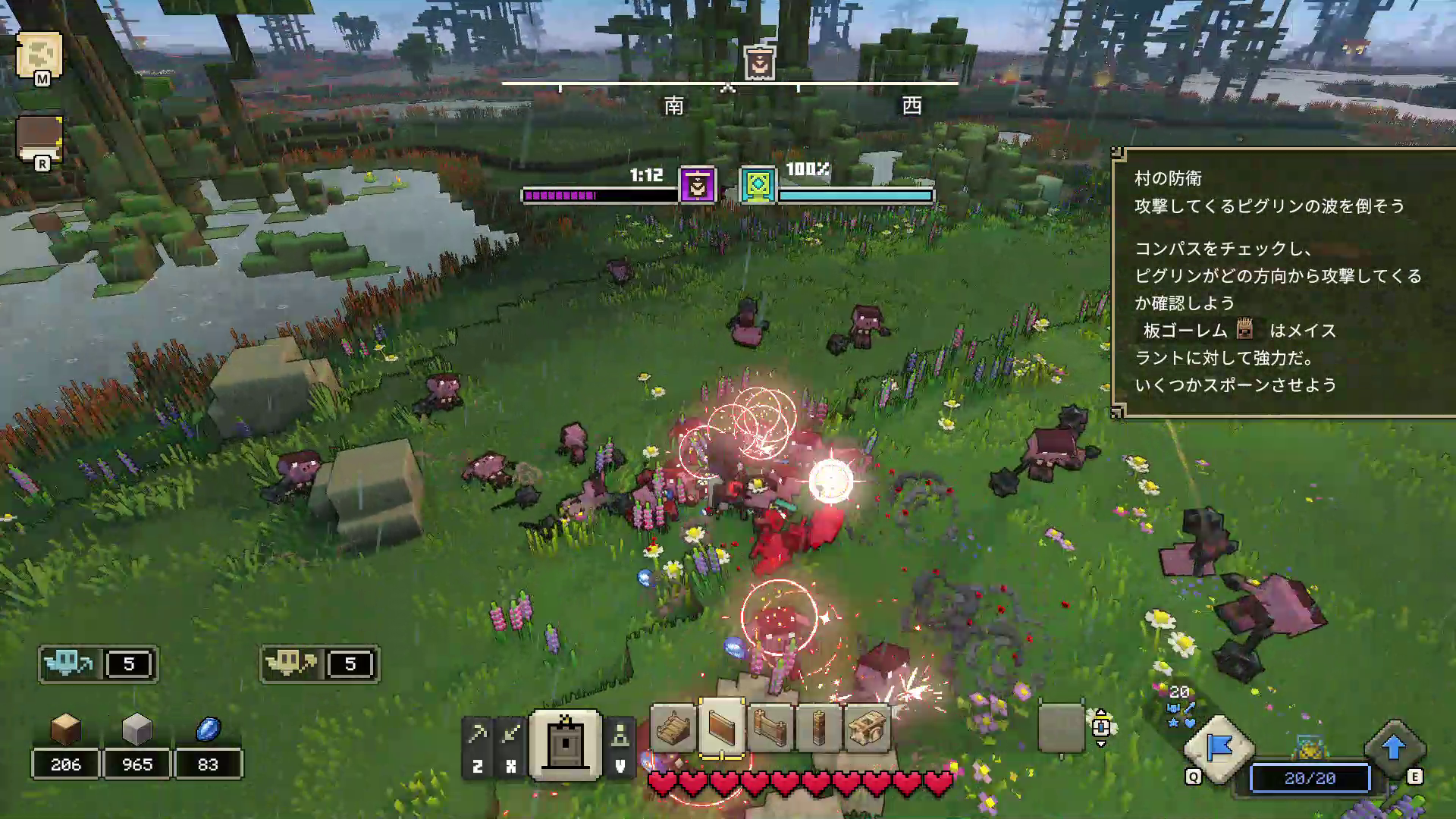Select the pawn-shaped hotbar category

click(620, 736)
